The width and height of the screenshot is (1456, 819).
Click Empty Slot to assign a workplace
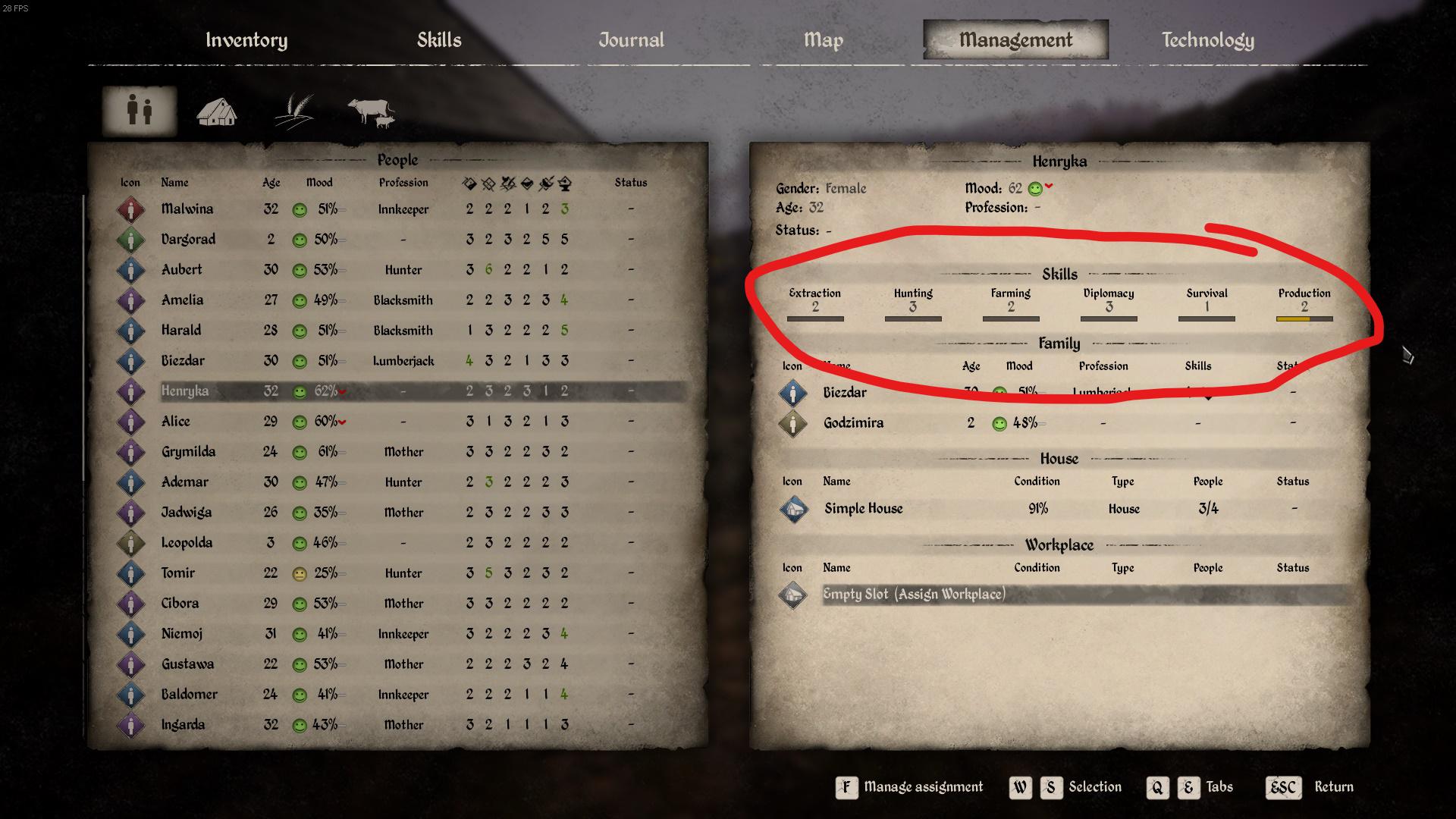[914, 595]
